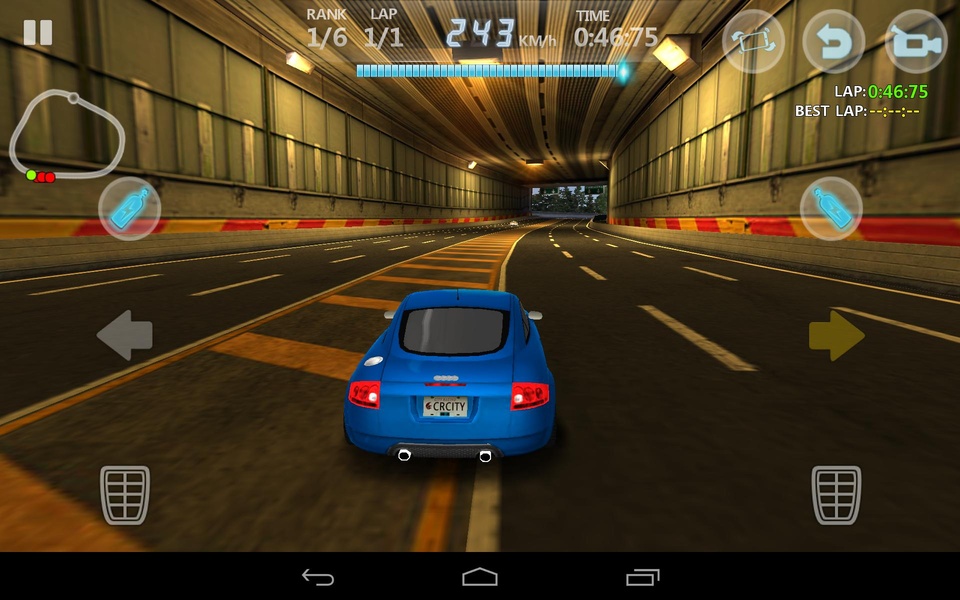Tap the pedal beneath the left-pointing arrow
The width and height of the screenshot is (960, 600).
pos(125,494)
